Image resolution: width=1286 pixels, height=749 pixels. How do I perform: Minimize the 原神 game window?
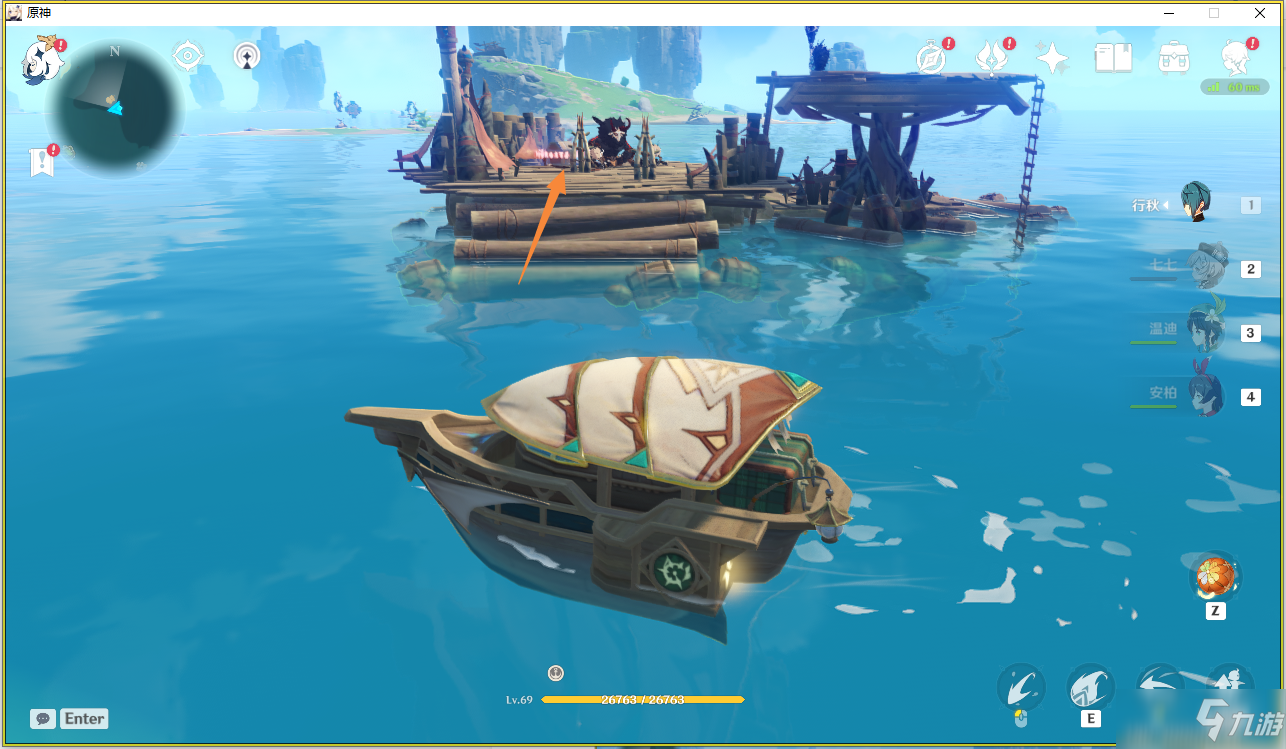point(1169,12)
